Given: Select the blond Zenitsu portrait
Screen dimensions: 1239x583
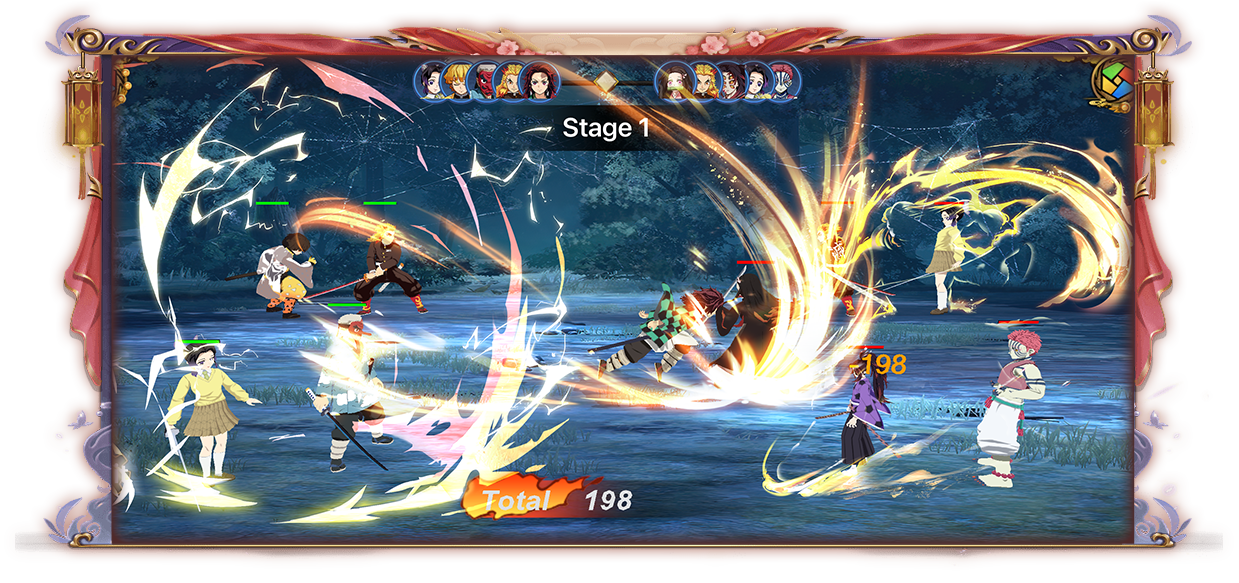Looking at the screenshot, I should pos(458,80).
